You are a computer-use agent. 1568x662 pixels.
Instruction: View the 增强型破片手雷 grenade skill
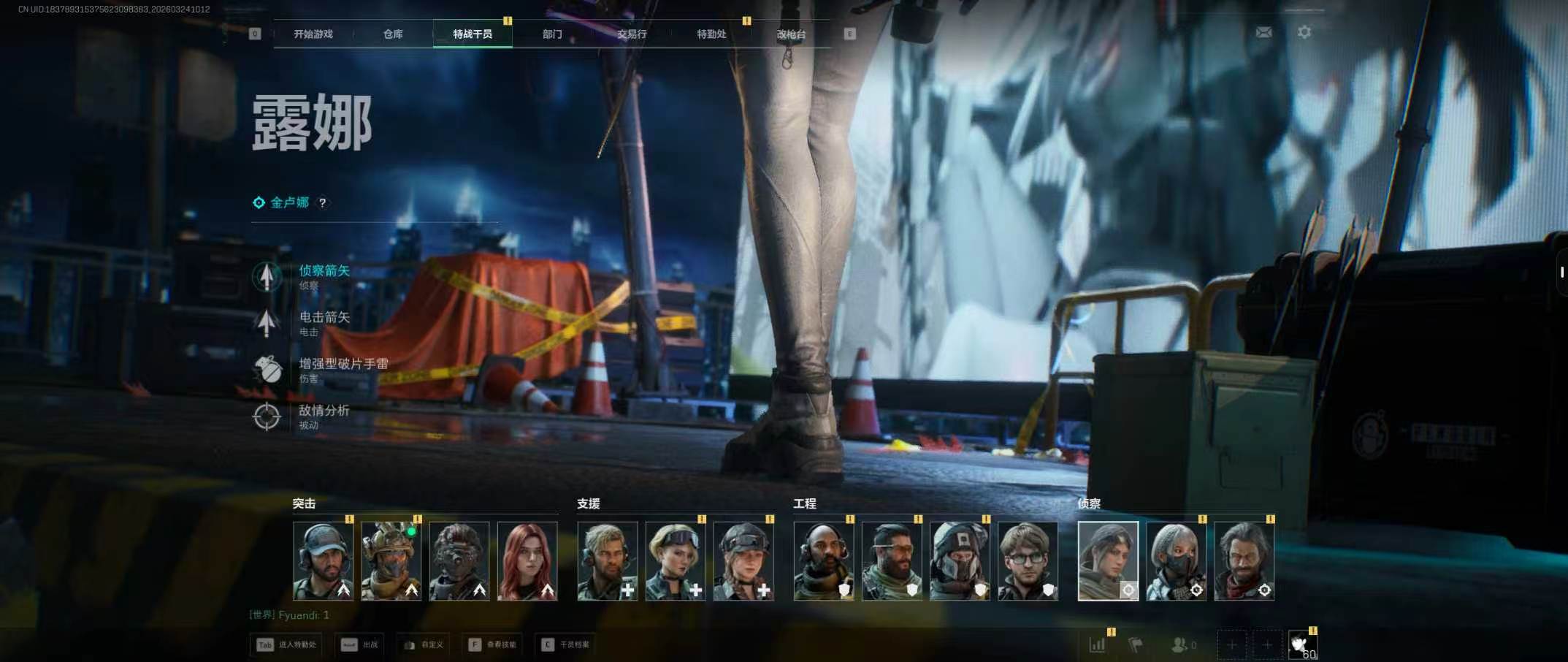[343, 365]
